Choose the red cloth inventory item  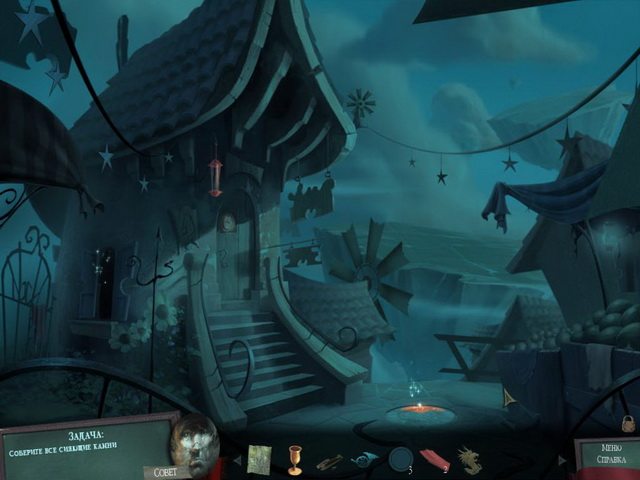435,459
